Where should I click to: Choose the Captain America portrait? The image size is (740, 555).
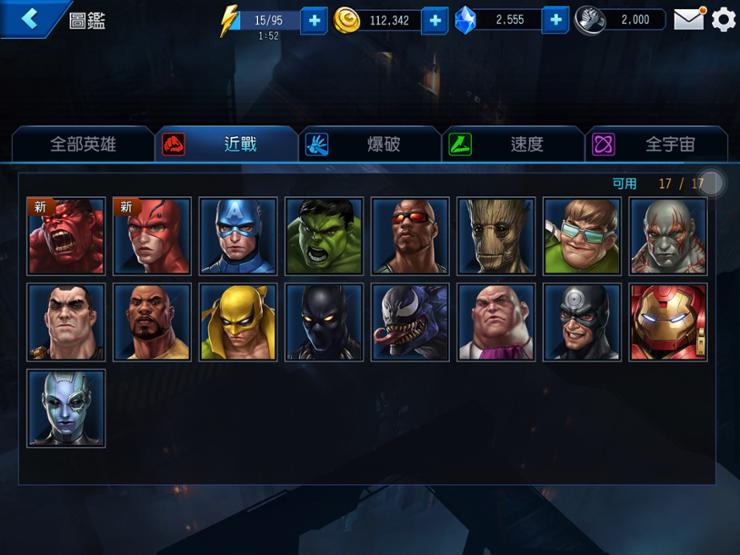[x=238, y=236]
